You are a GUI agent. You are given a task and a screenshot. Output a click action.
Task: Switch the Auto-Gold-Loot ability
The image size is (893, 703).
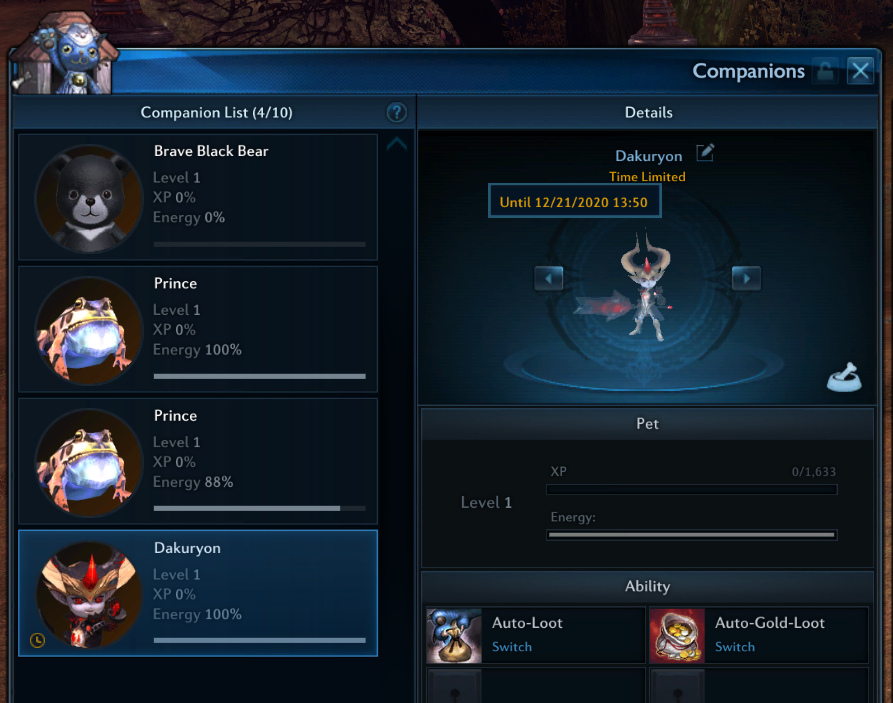(x=735, y=647)
